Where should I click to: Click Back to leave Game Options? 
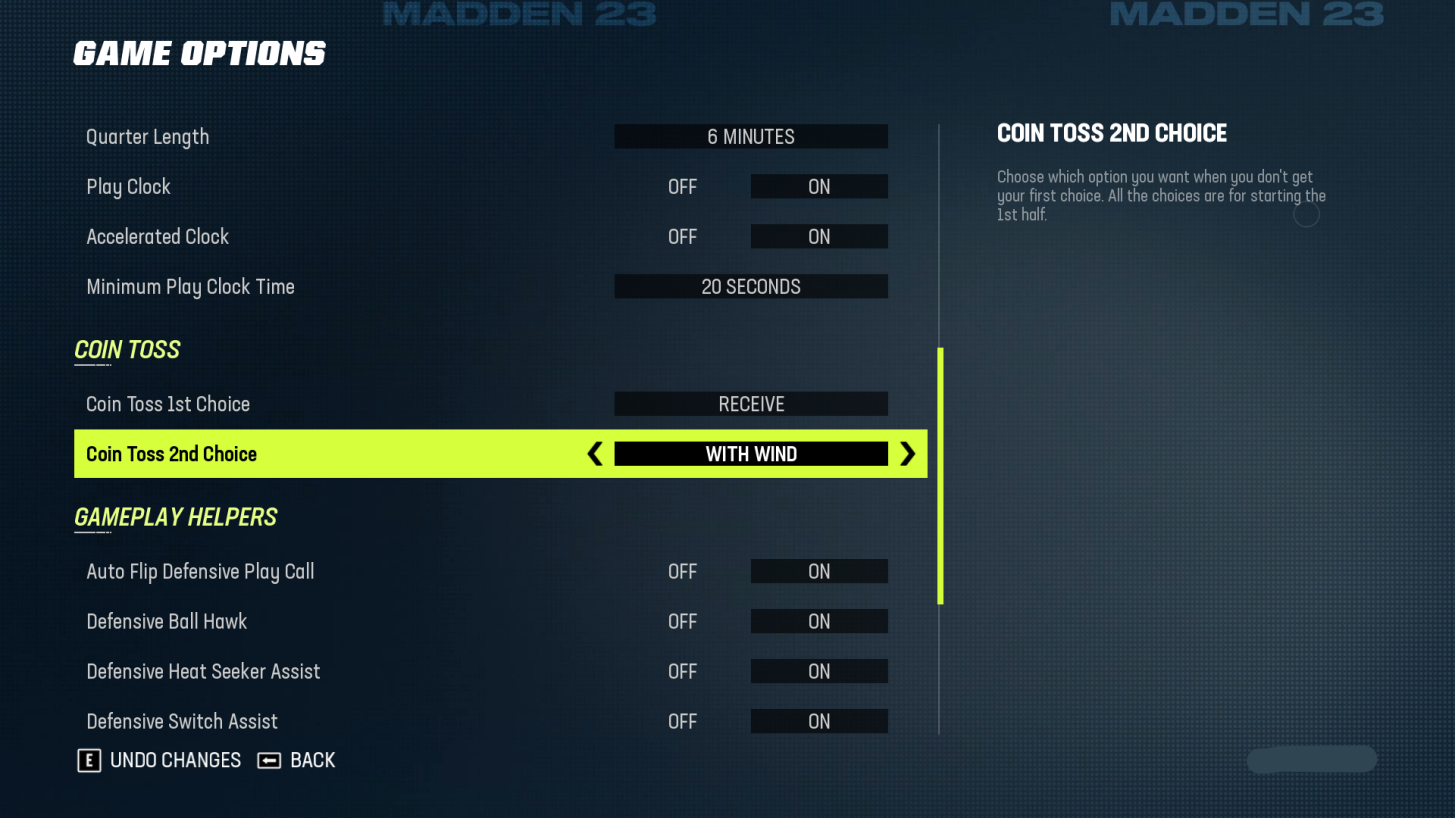coord(310,760)
